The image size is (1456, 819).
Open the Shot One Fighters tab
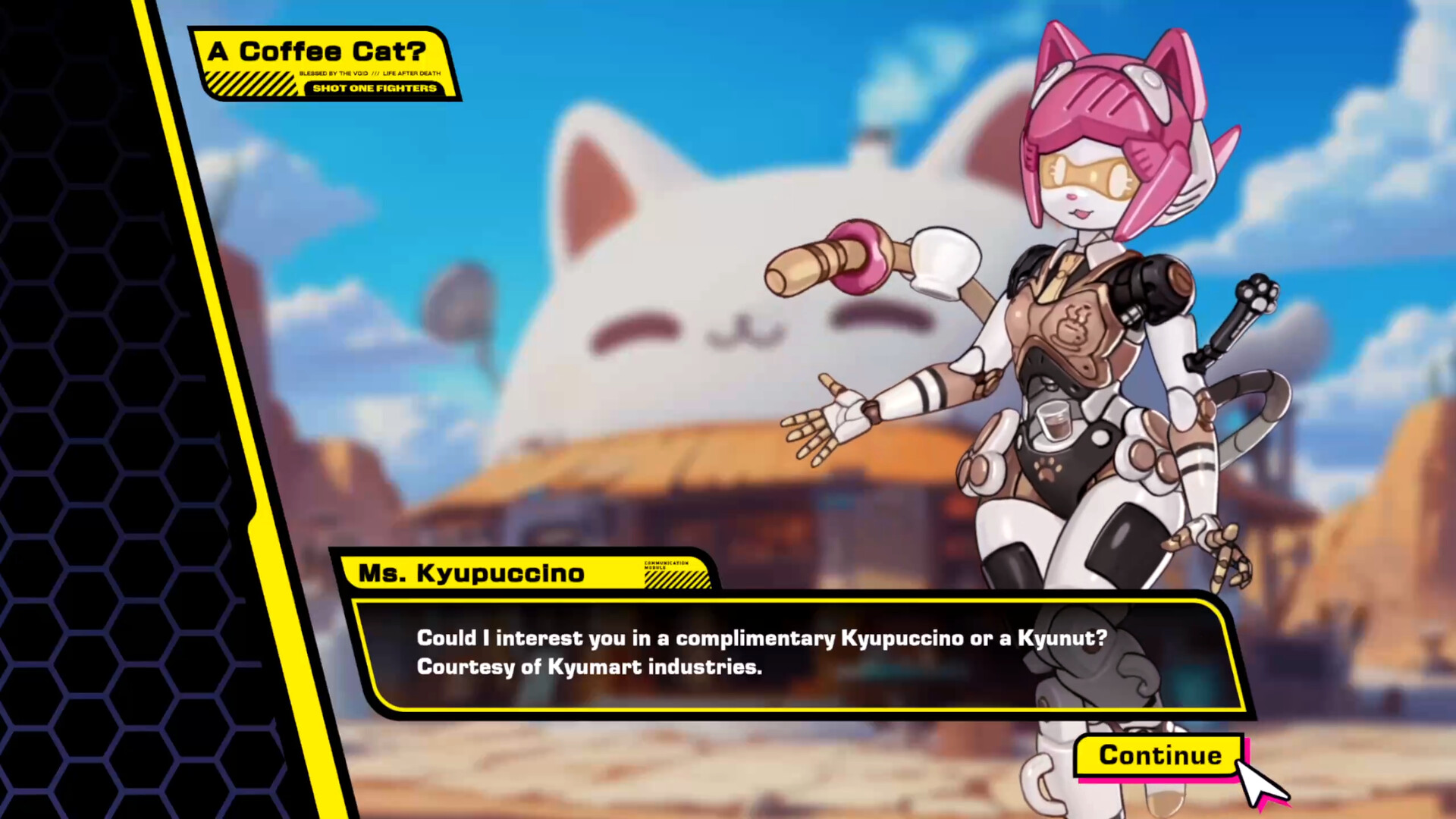[375, 88]
